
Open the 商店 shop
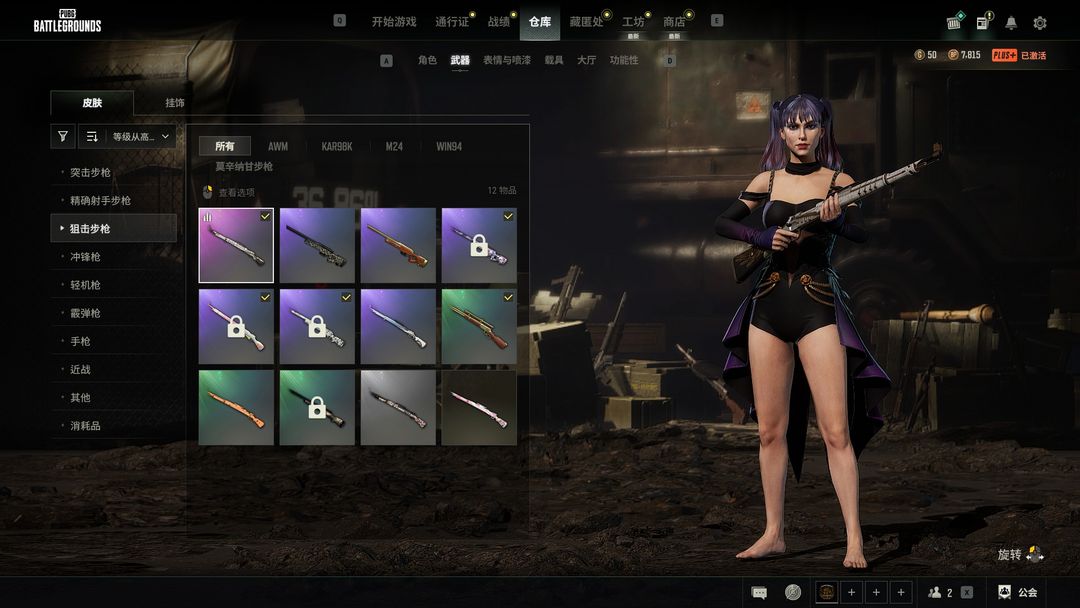pos(674,21)
